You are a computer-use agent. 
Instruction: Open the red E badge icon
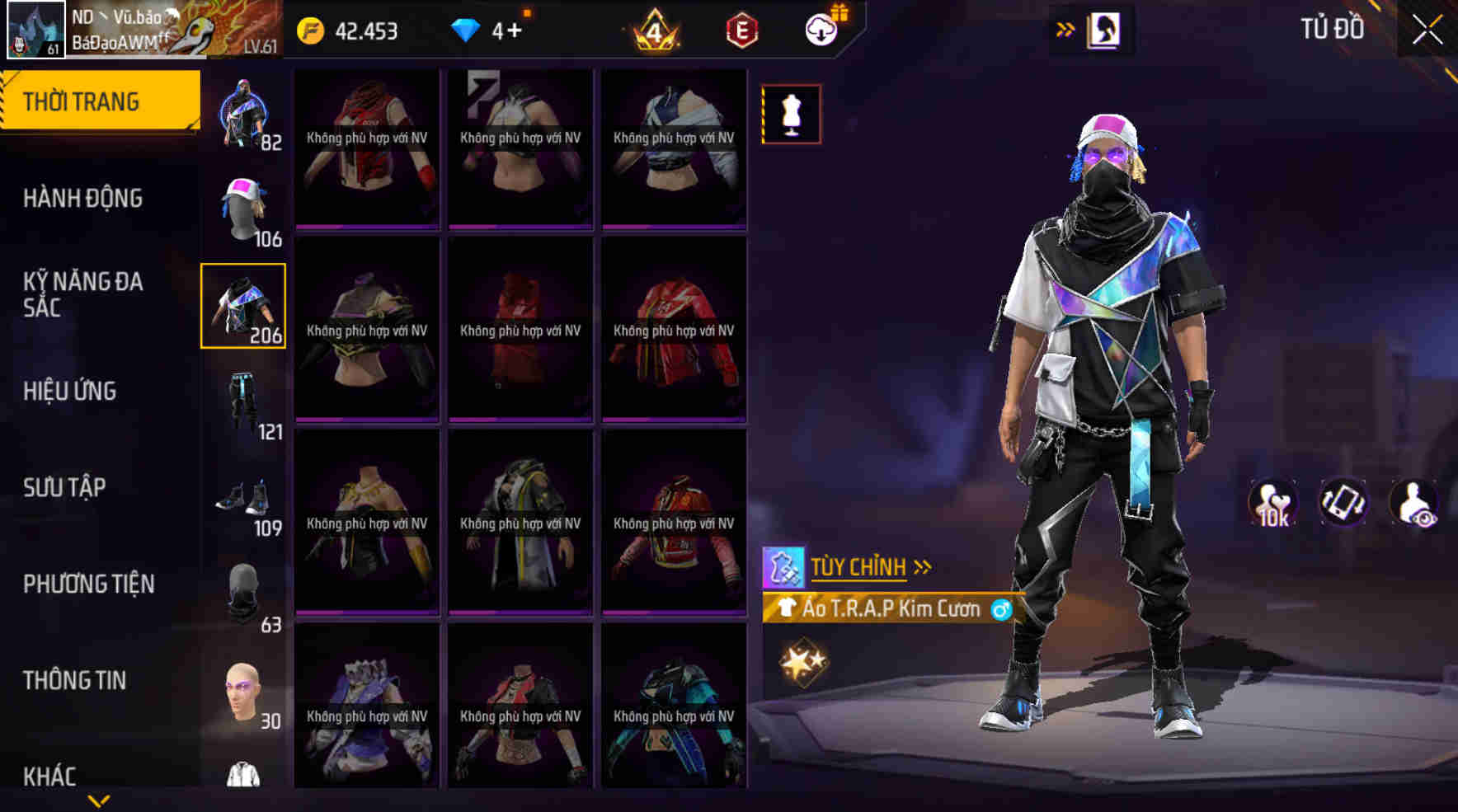[x=741, y=31]
